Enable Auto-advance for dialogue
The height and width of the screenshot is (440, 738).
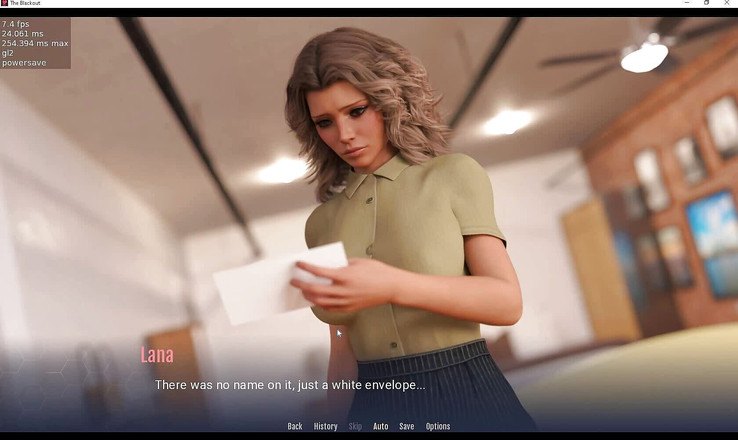[x=381, y=426]
